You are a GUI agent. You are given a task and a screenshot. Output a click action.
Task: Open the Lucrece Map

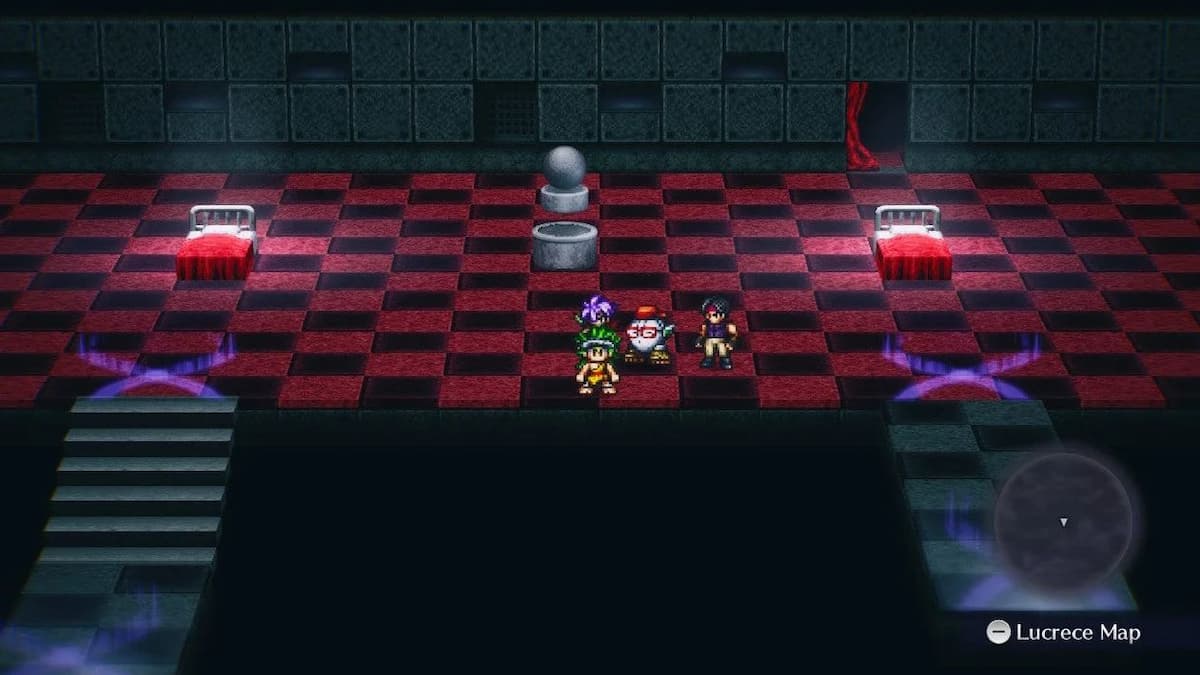pos(1062,632)
